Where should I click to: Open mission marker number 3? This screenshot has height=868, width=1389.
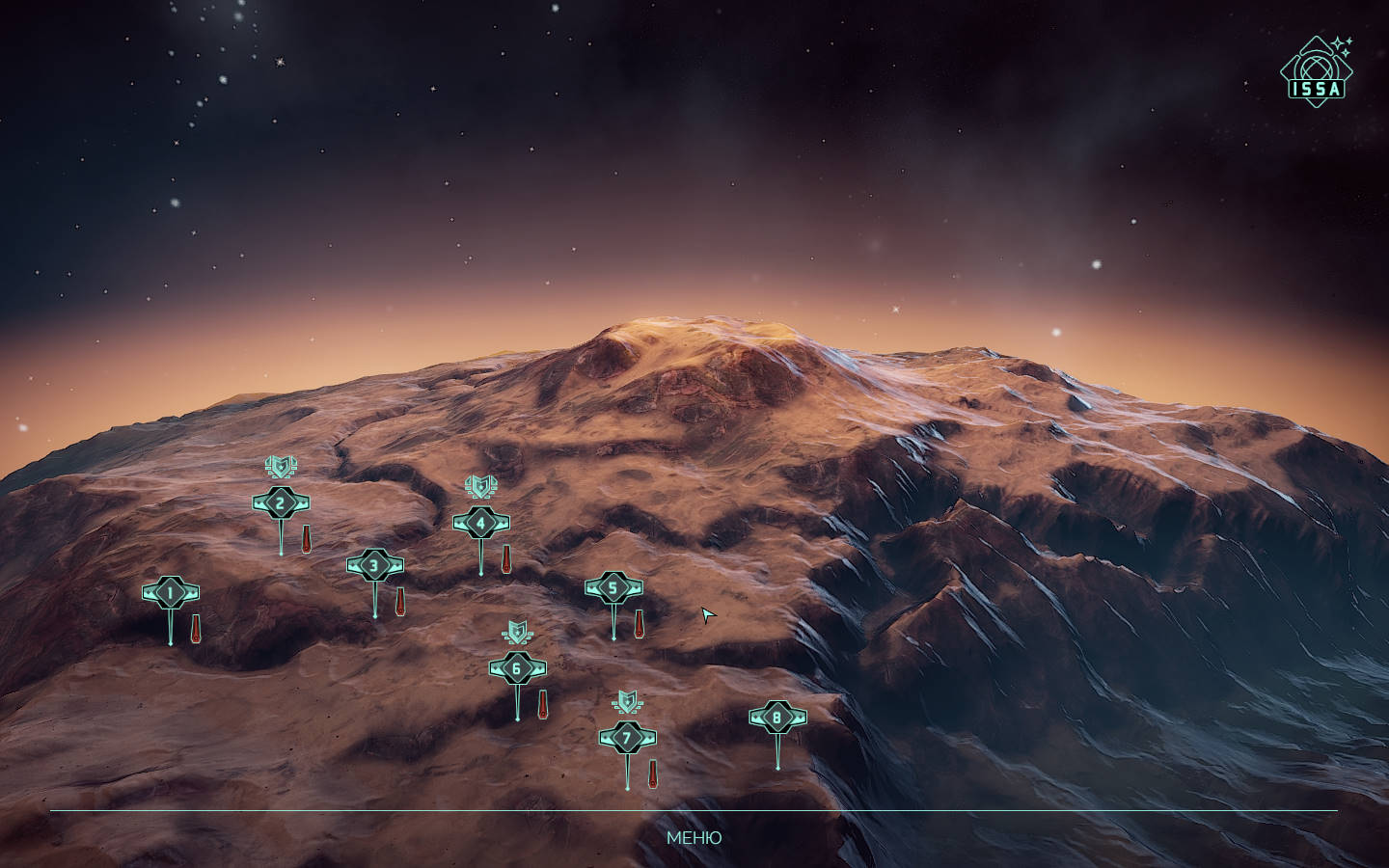pos(375,565)
